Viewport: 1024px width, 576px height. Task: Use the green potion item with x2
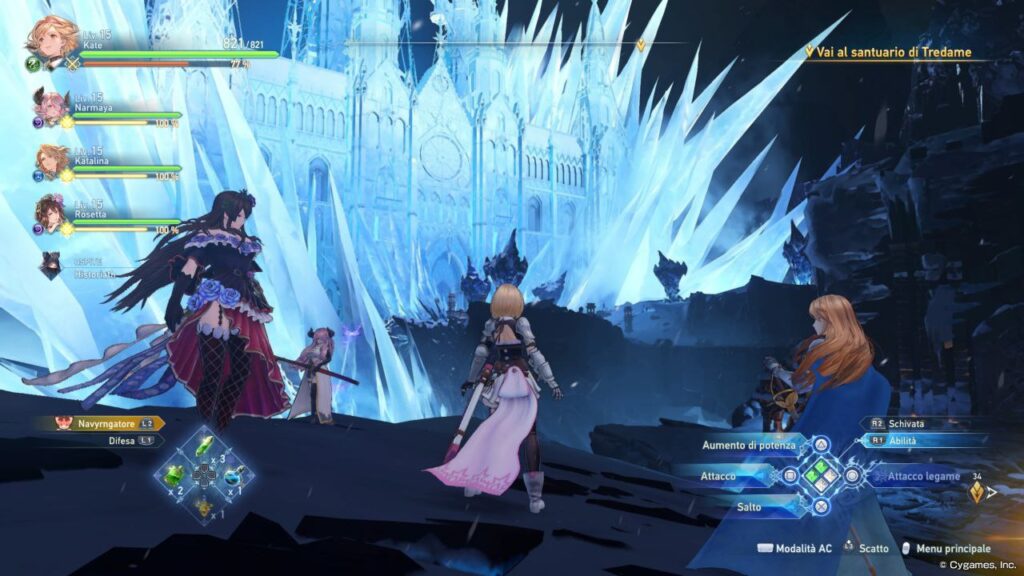[x=174, y=476]
